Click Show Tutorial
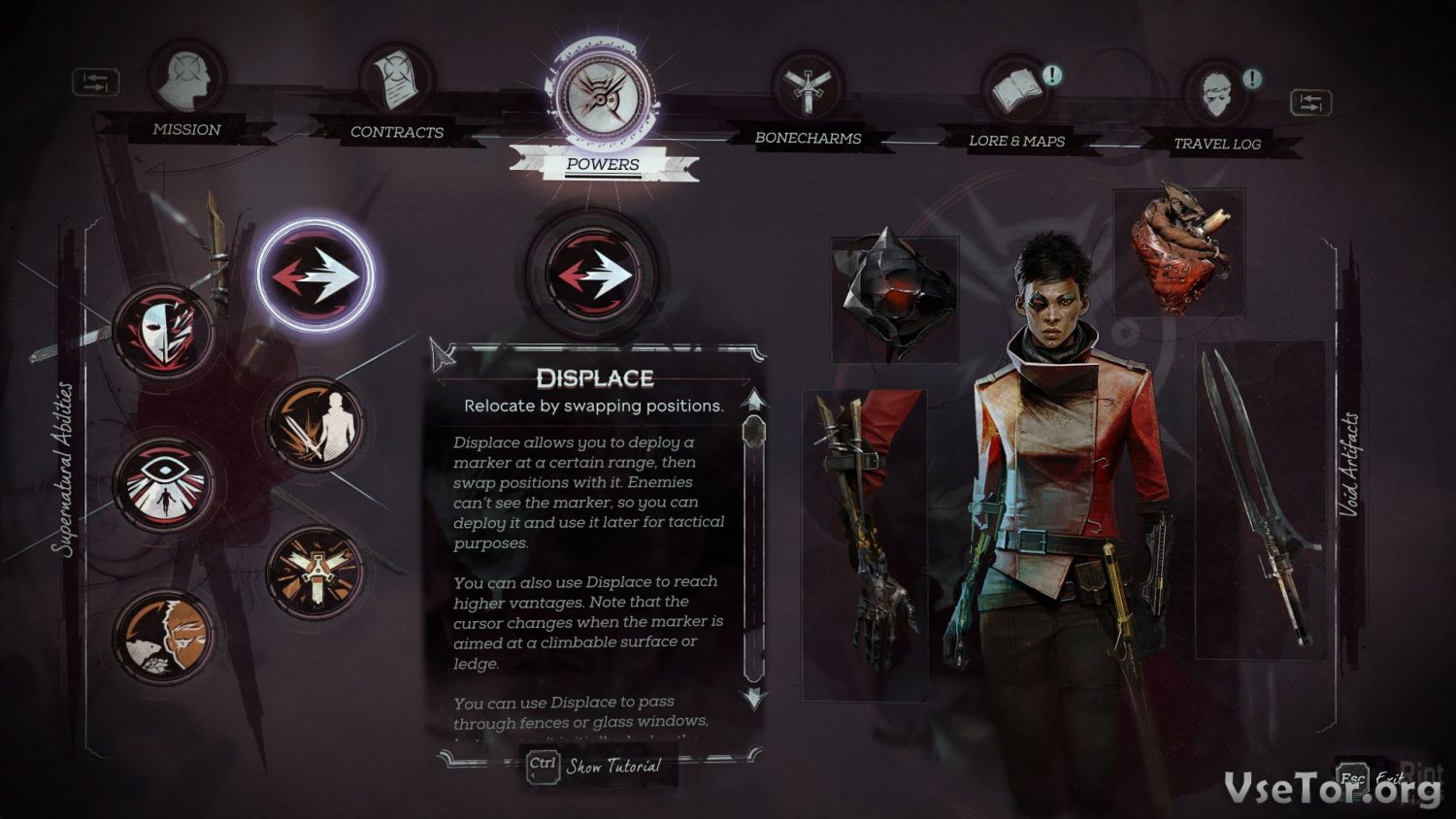The height and width of the screenshot is (819, 1456). [597, 767]
